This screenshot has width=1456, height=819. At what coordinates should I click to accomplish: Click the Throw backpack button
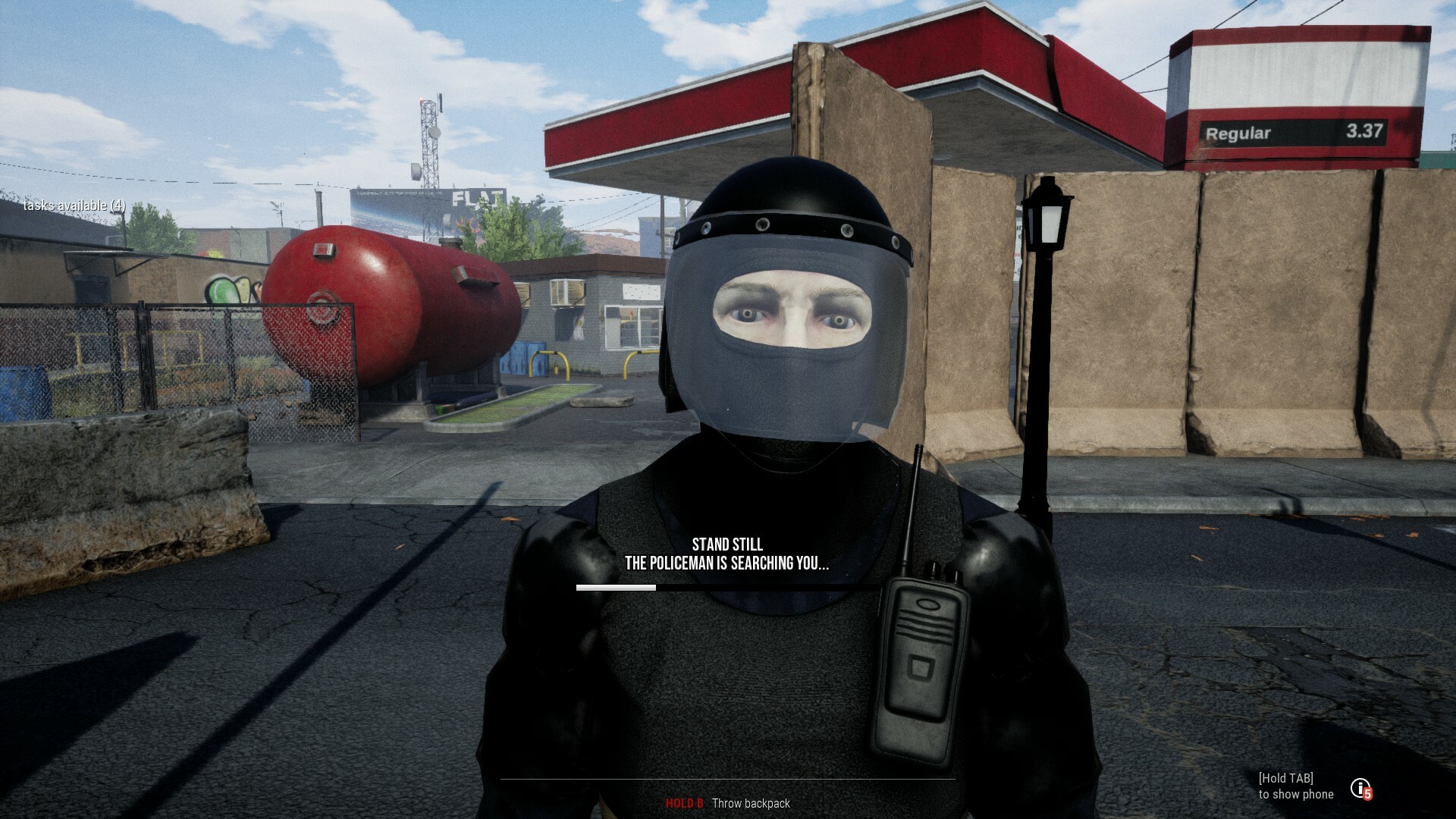click(751, 803)
